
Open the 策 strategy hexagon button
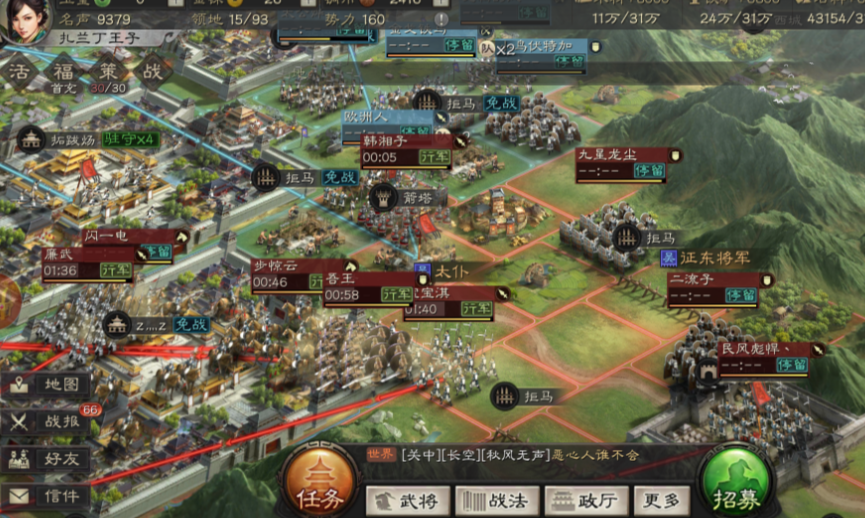108,73
